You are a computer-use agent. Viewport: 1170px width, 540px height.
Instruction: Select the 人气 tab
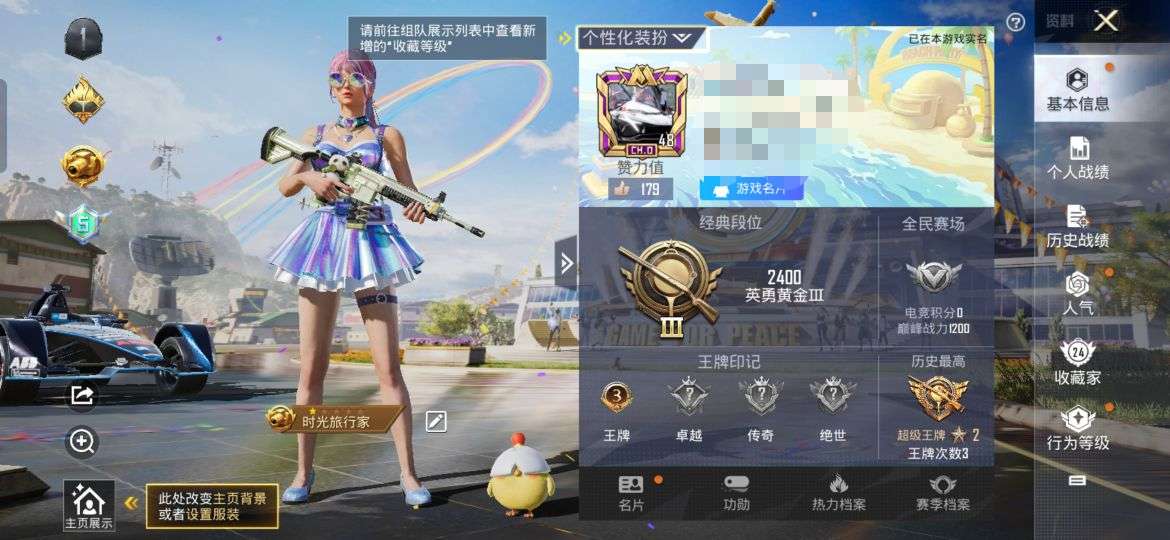(1077, 295)
